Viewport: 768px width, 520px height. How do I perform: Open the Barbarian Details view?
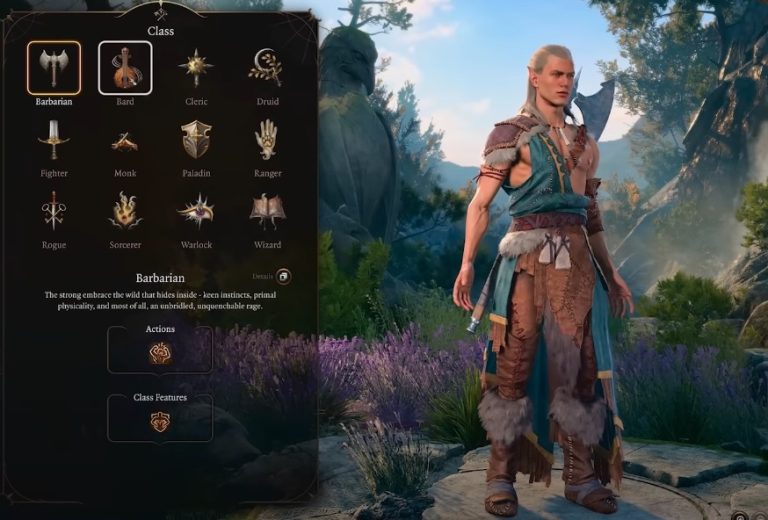tap(284, 276)
